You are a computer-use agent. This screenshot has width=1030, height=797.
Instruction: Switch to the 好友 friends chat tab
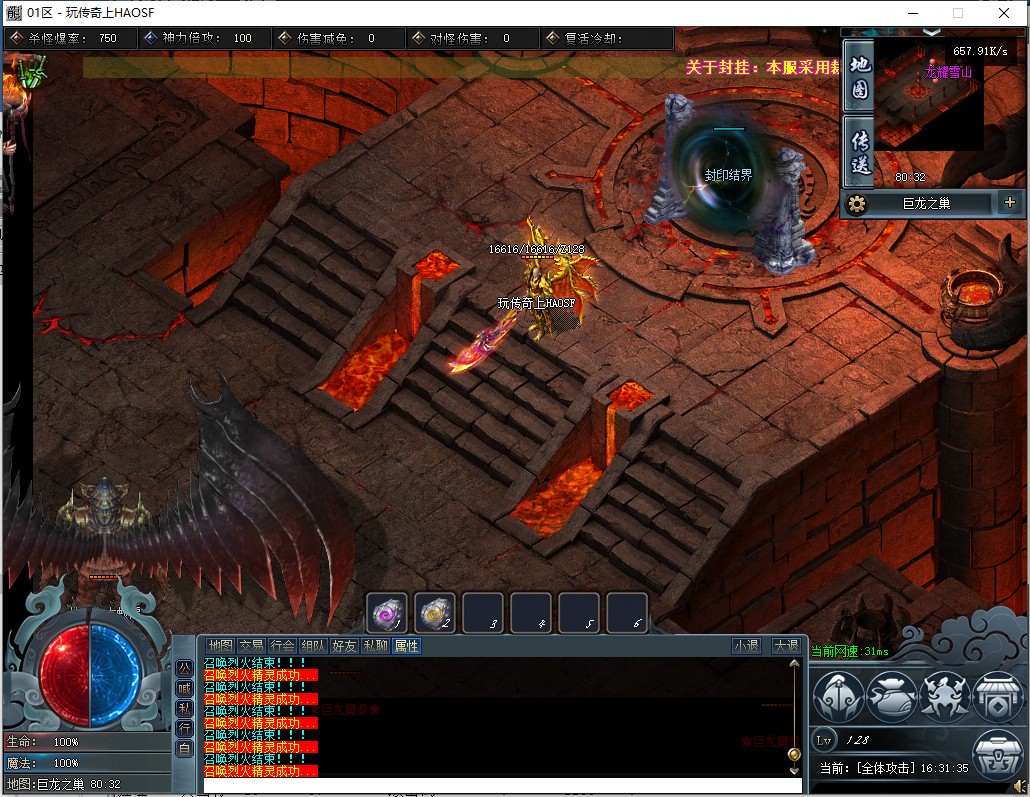[x=344, y=646]
